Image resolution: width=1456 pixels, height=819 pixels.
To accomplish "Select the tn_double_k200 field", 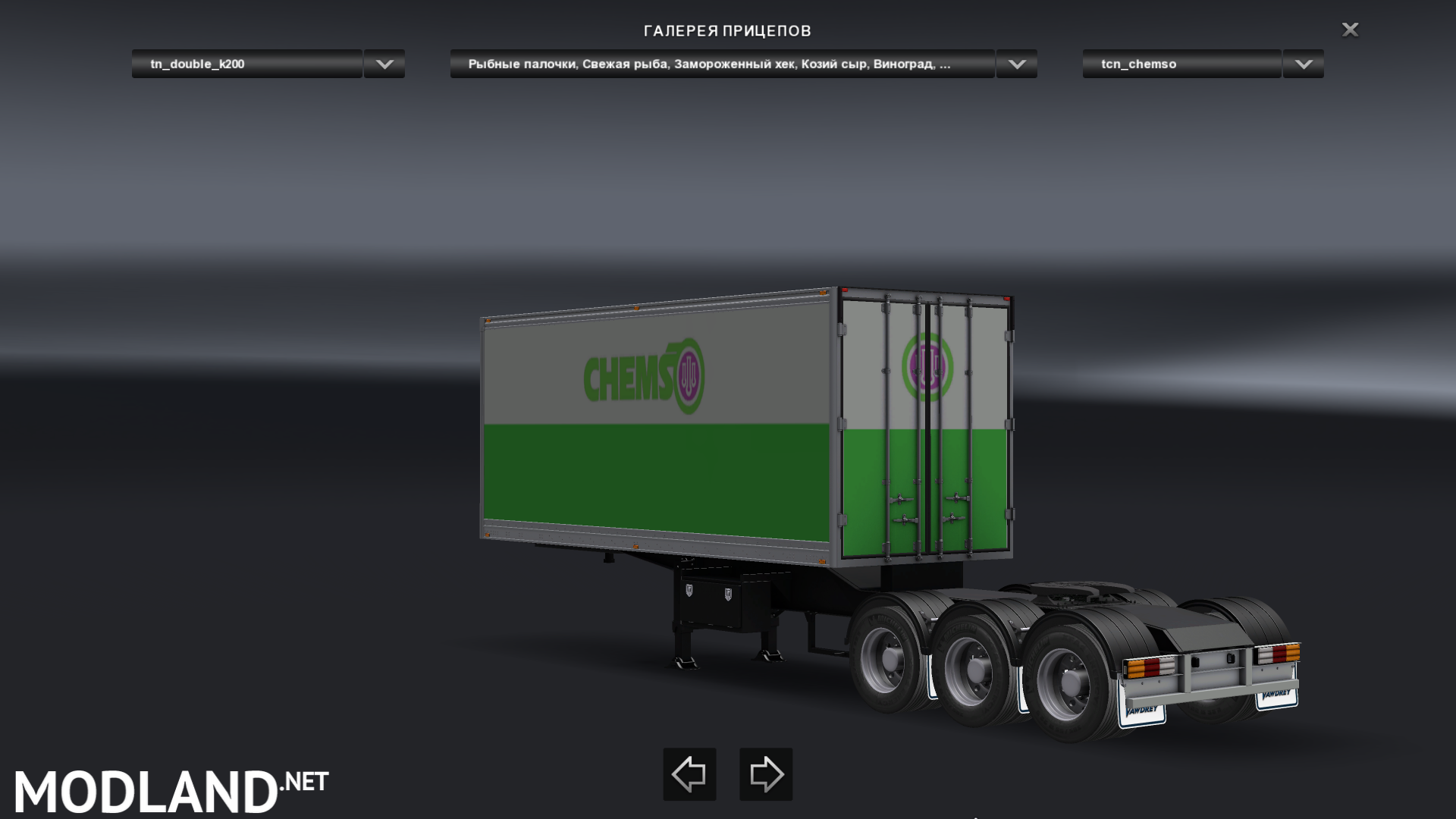I will [x=245, y=64].
